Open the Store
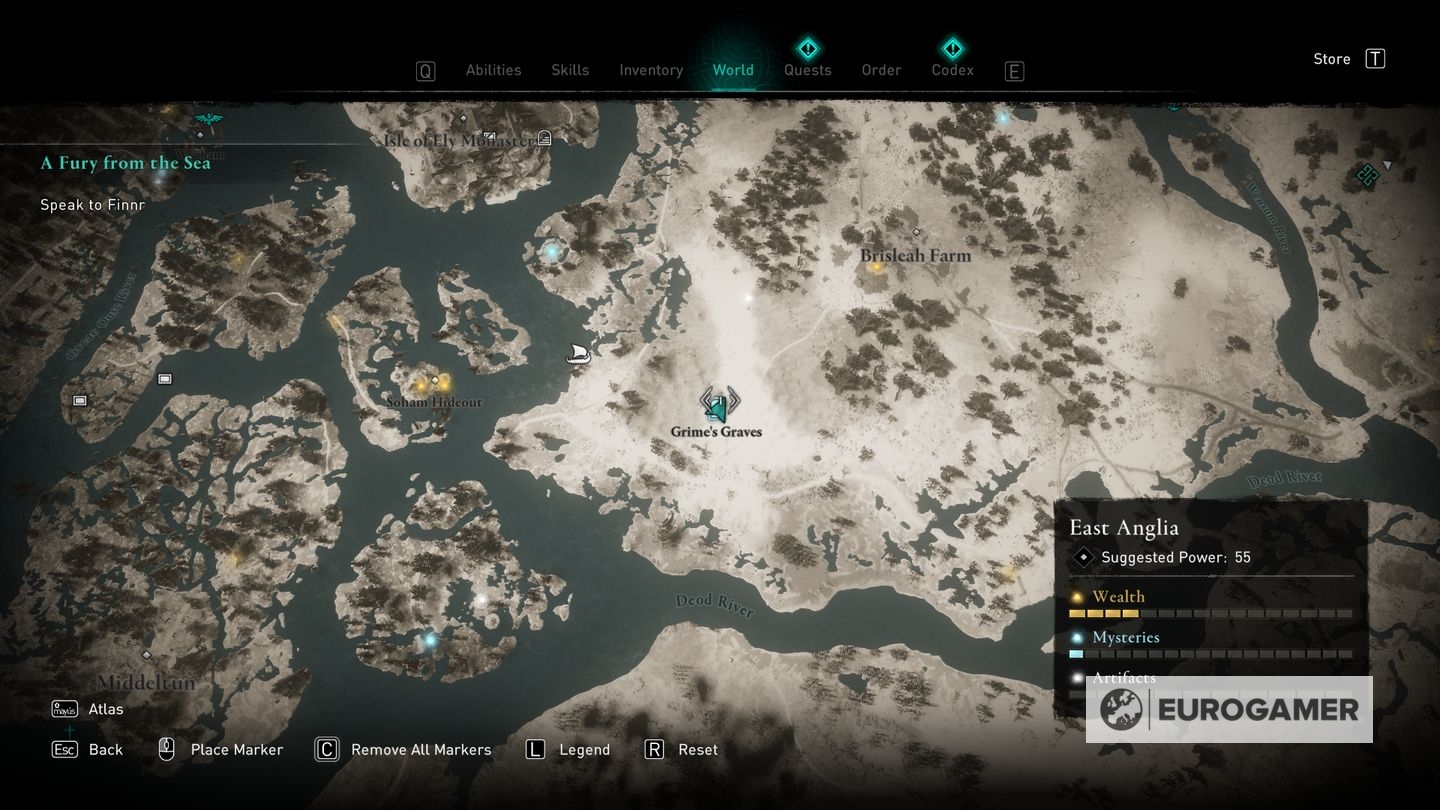 [1331, 58]
